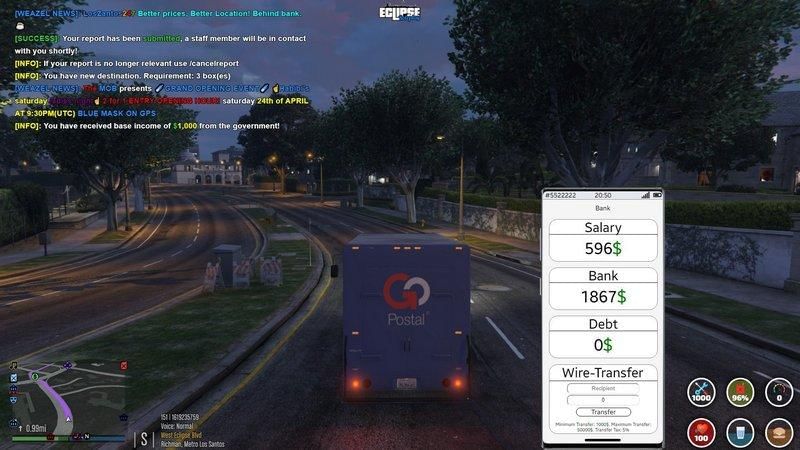The width and height of the screenshot is (800, 450).
Task: Click the wrench vehicle health icon
Action: click(x=702, y=392)
